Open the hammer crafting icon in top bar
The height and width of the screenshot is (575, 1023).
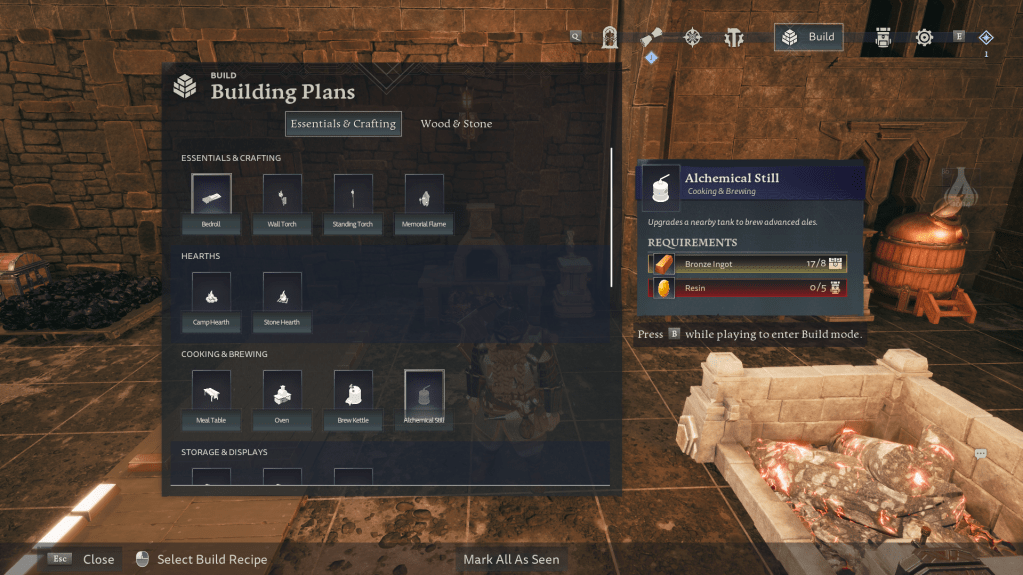(733, 38)
